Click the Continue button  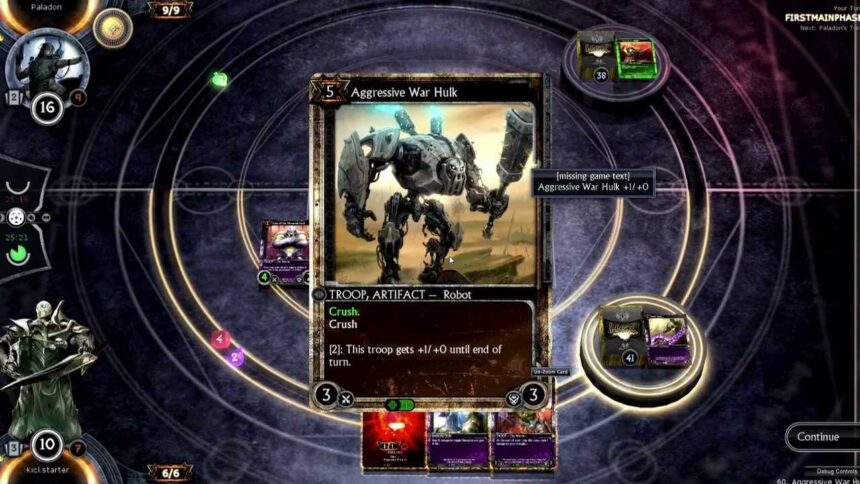[x=818, y=437]
